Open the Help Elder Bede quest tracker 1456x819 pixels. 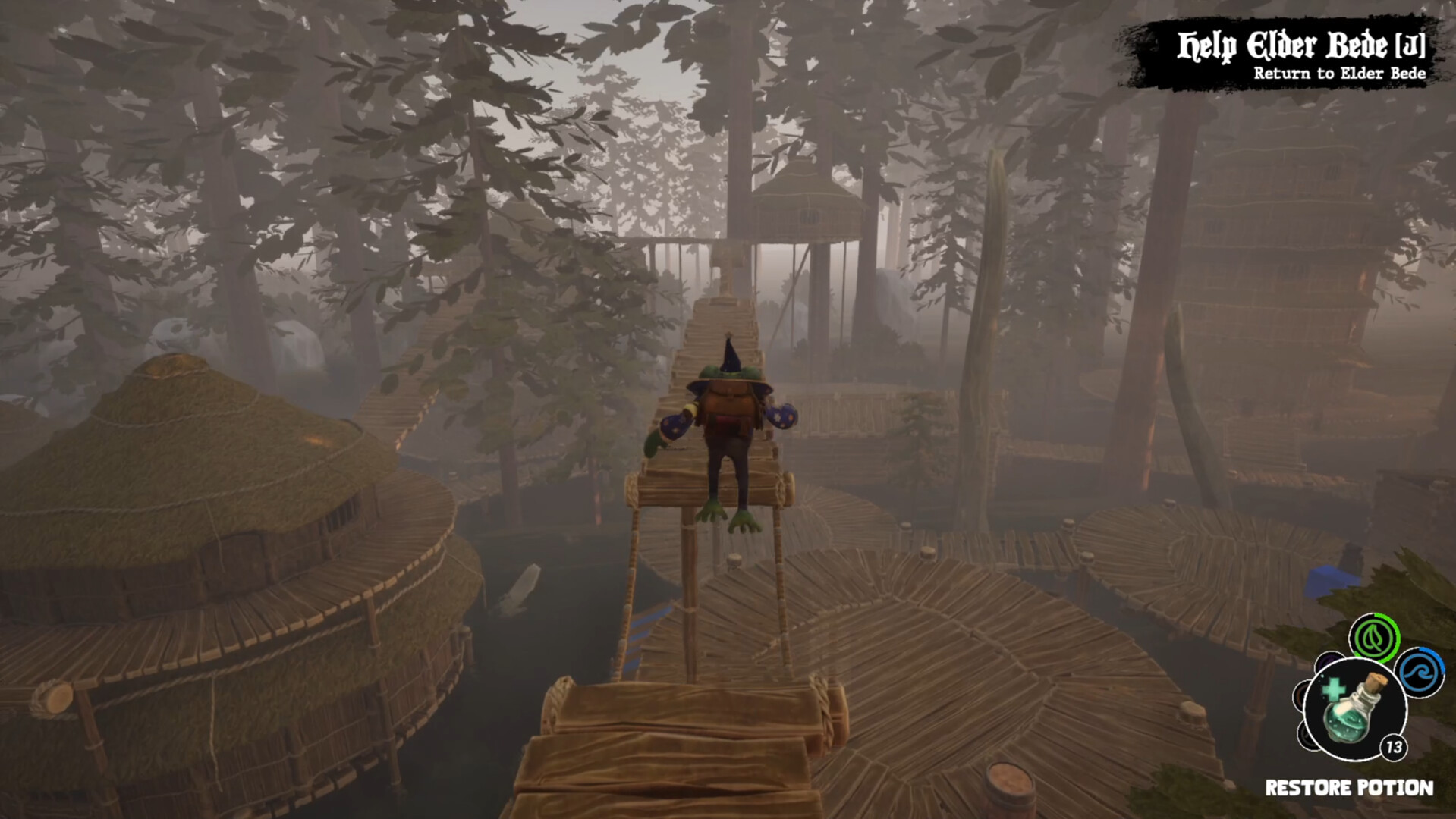(x=1300, y=47)
